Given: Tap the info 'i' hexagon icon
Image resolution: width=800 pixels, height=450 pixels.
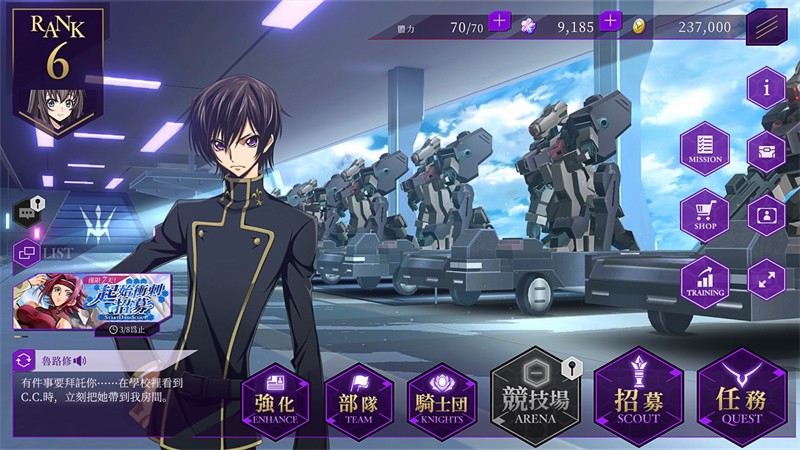Looking at the screenshot, I should tap(766, 89).
